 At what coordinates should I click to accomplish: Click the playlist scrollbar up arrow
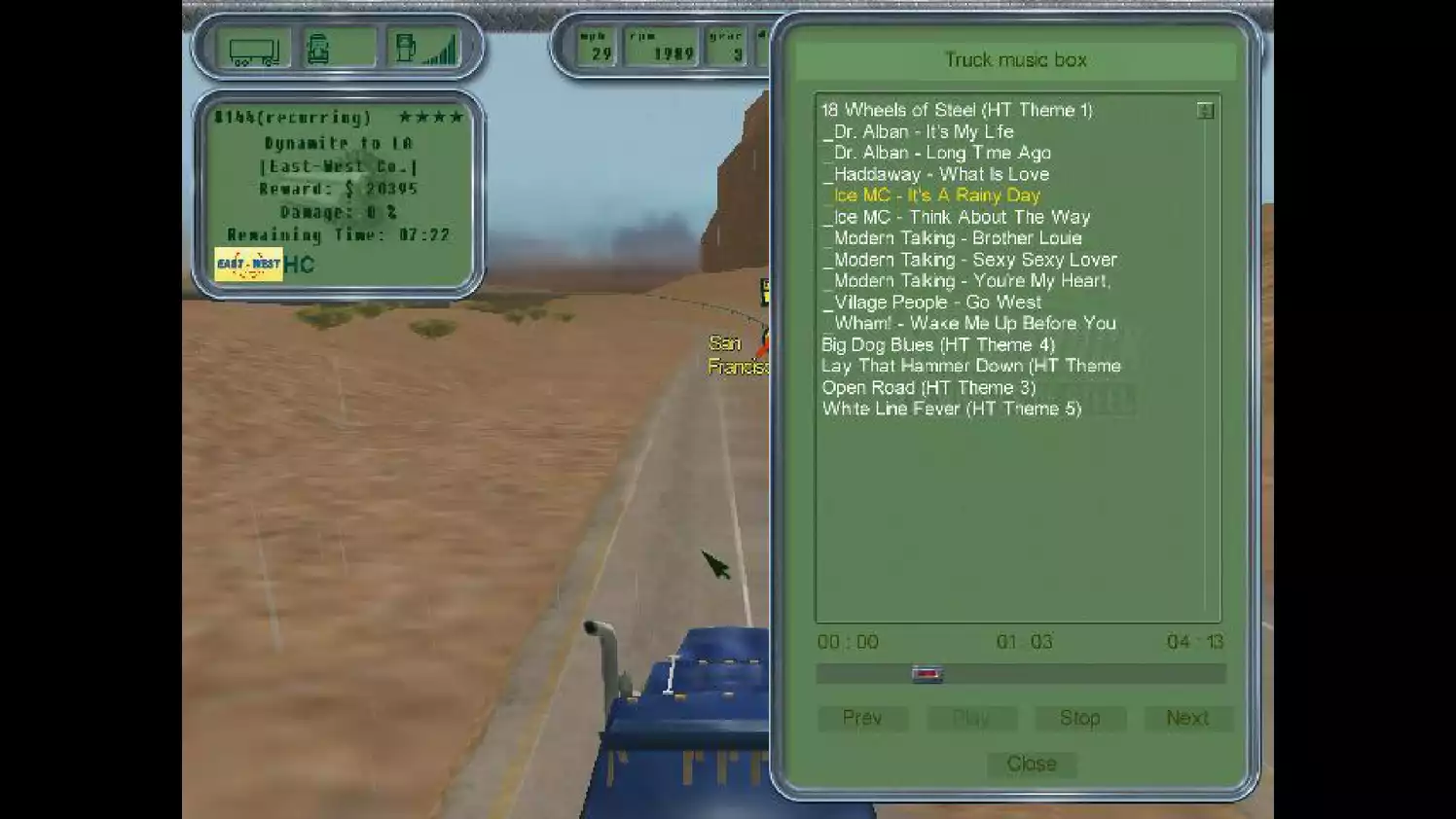click(1205, 110)
